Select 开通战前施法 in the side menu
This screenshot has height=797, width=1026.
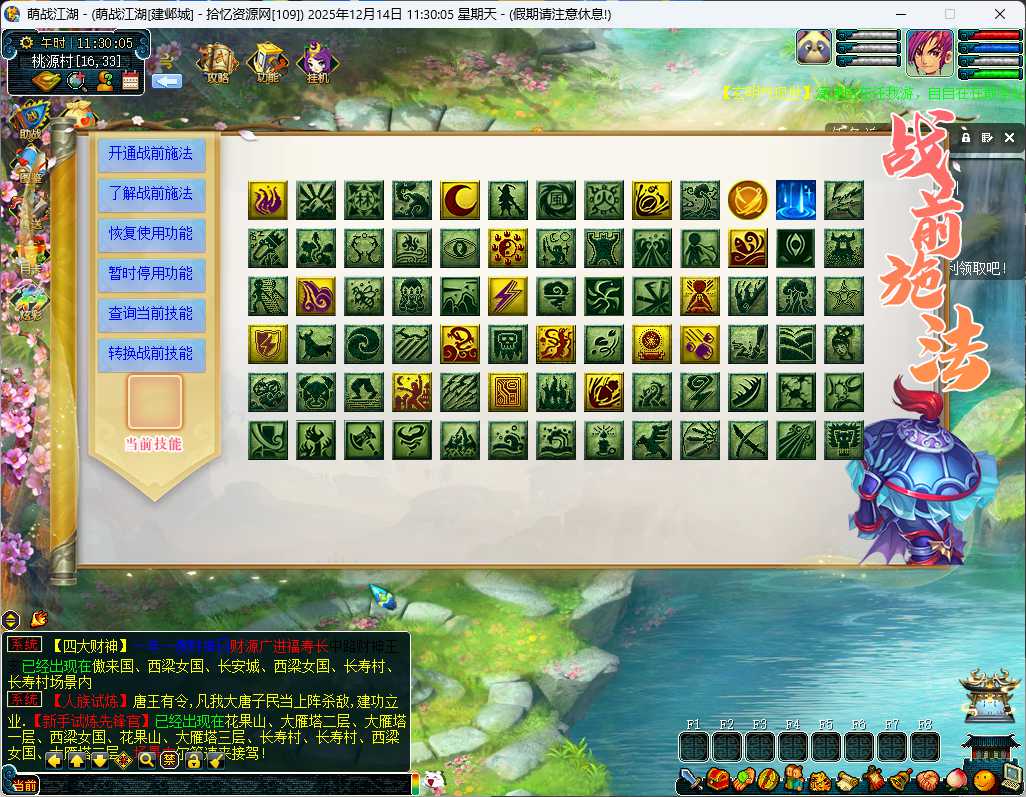click(151, 154)
